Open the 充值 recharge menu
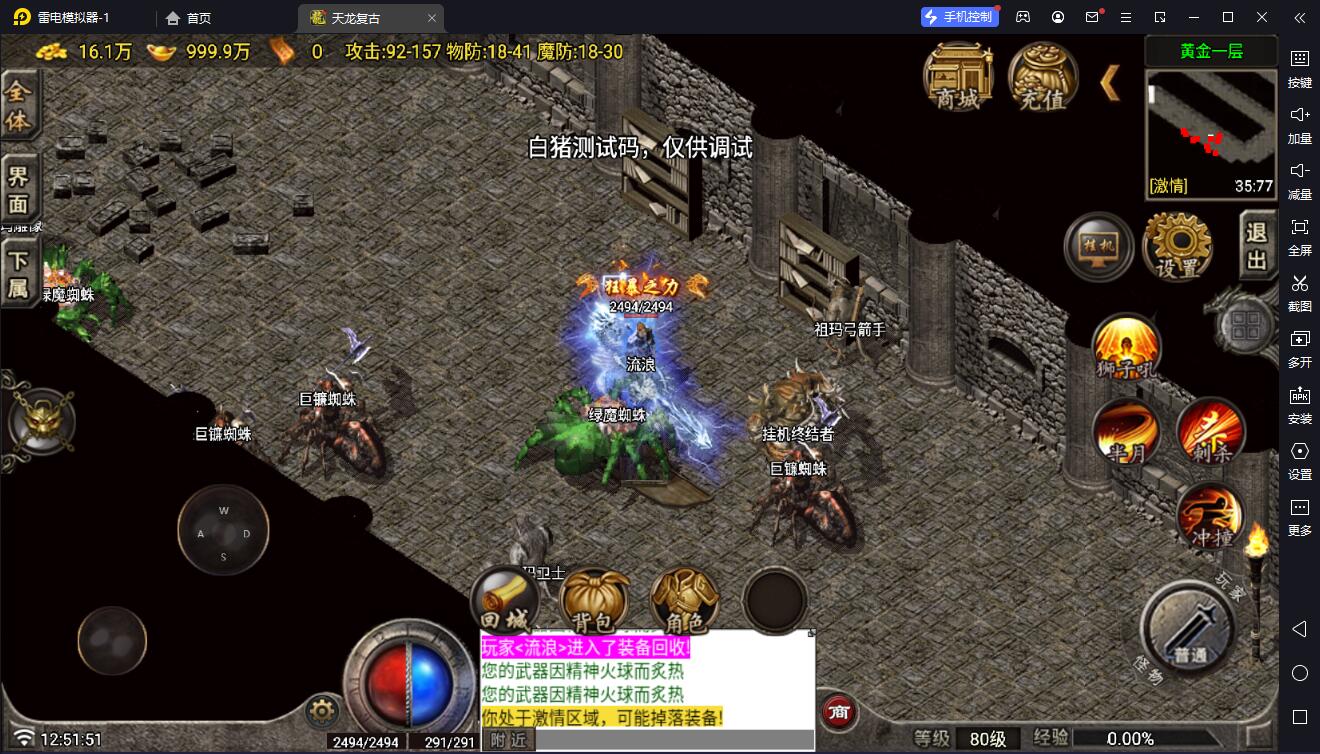1320x754 pixels. pyautogui.click(x=1042, y=76)
